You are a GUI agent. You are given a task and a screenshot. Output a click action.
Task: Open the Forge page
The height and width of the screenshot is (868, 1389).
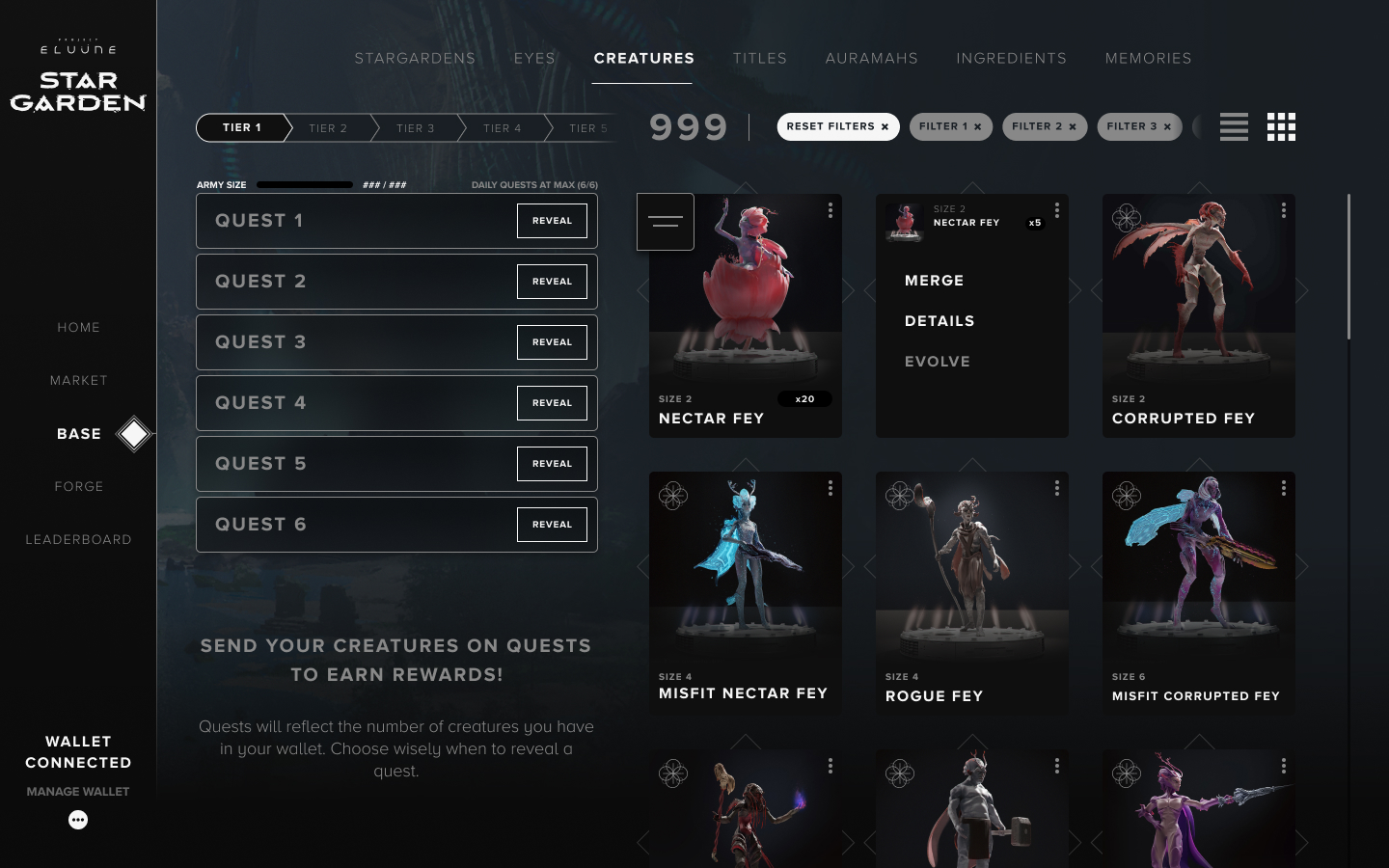79,487
